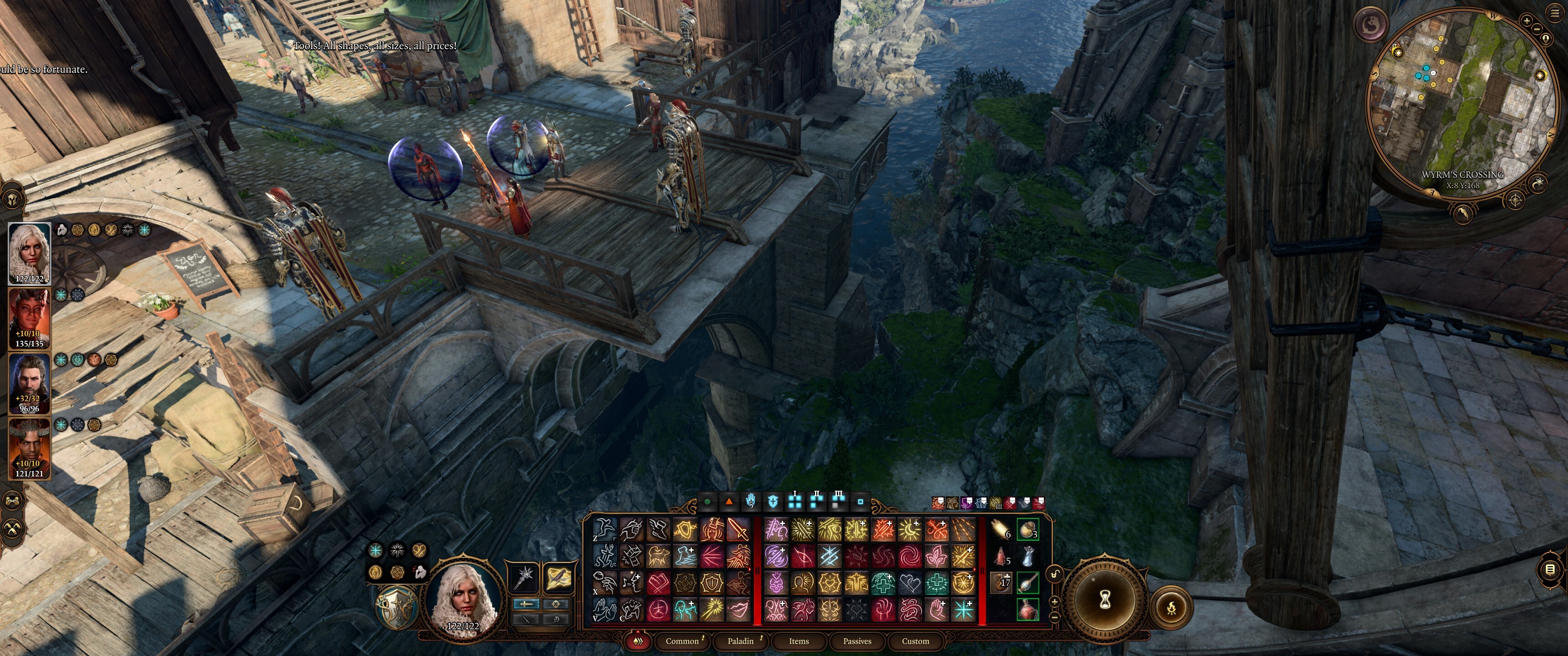This screenshot has height=656, width=1568.
Task: Toggle party group mode chain icon
Action: click(12, 501)
